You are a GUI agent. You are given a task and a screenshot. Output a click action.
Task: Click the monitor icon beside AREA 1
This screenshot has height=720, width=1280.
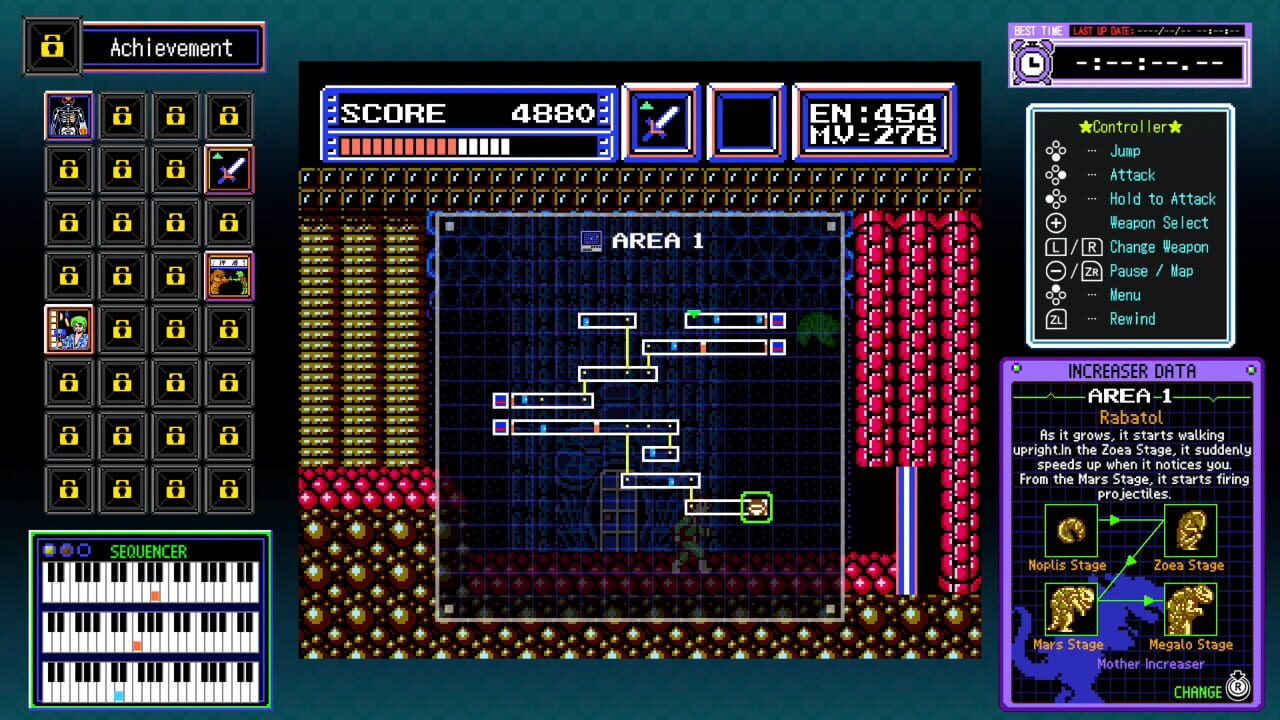[590, 240]
